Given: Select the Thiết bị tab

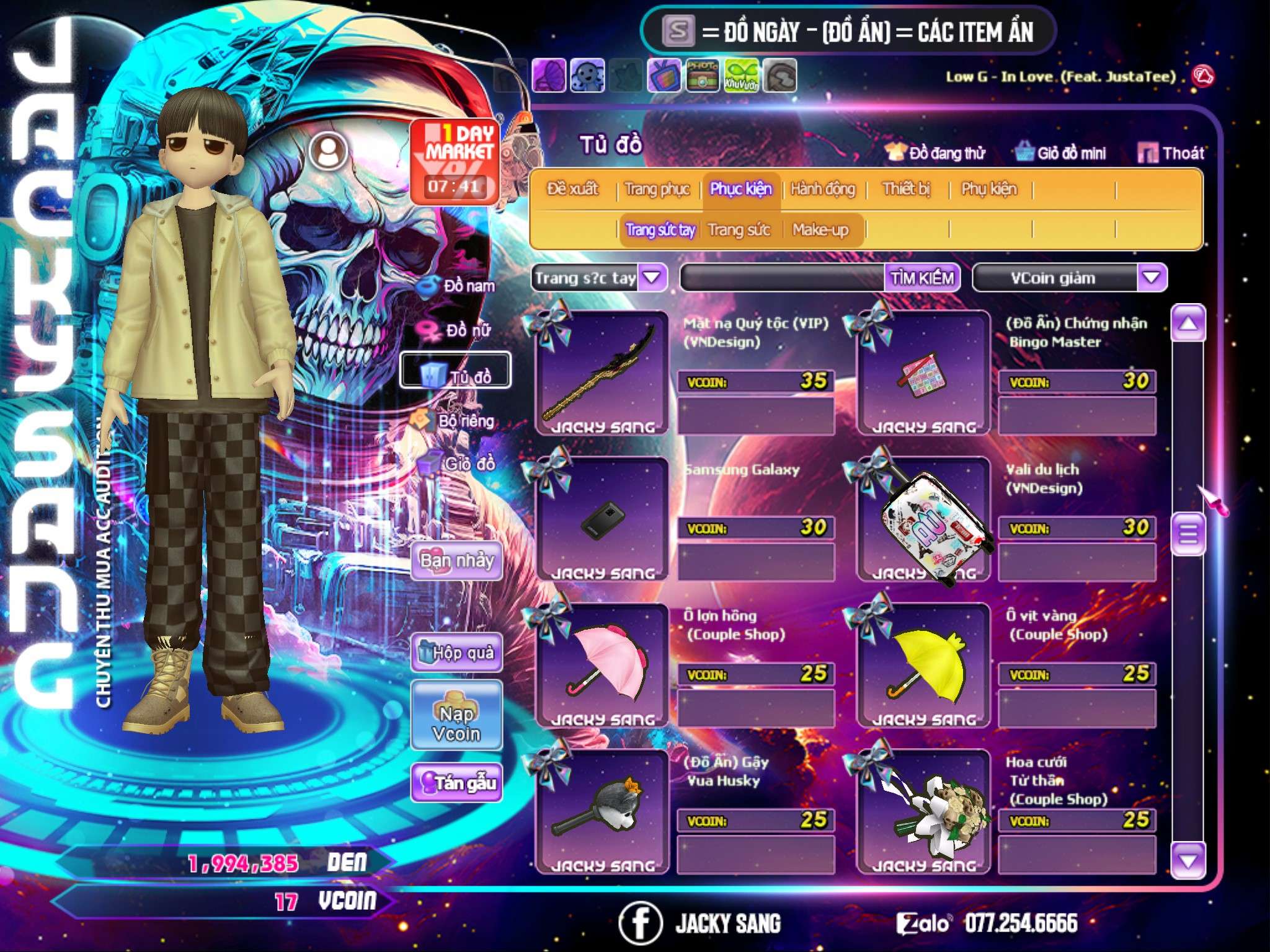Looking at the screenshot, I should click(906, 189).
